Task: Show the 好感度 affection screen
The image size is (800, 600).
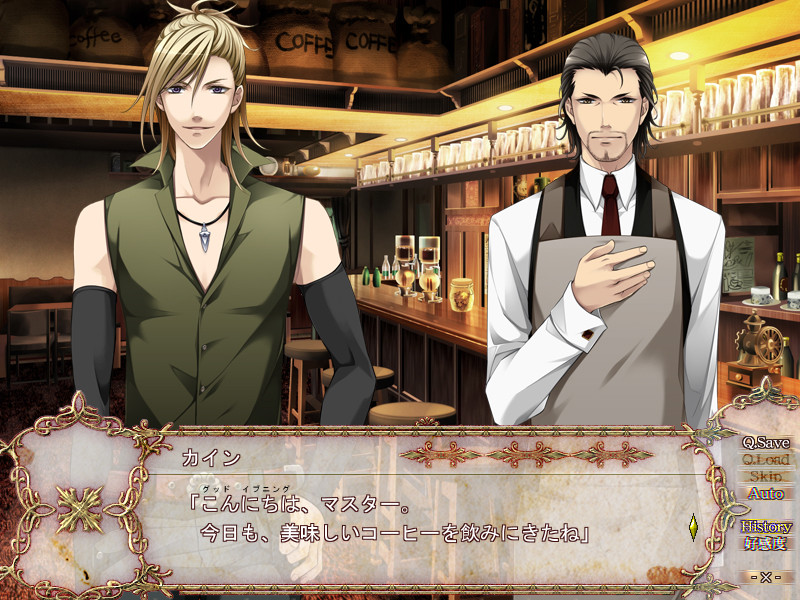Action: point(766,544)
